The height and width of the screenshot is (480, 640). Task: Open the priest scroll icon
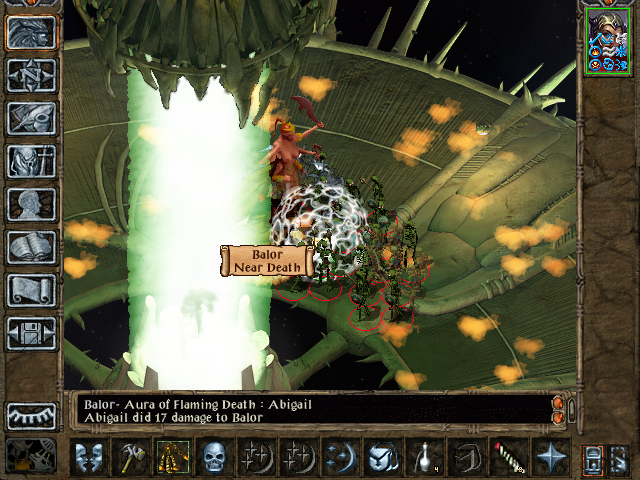[x=31, y=290]
